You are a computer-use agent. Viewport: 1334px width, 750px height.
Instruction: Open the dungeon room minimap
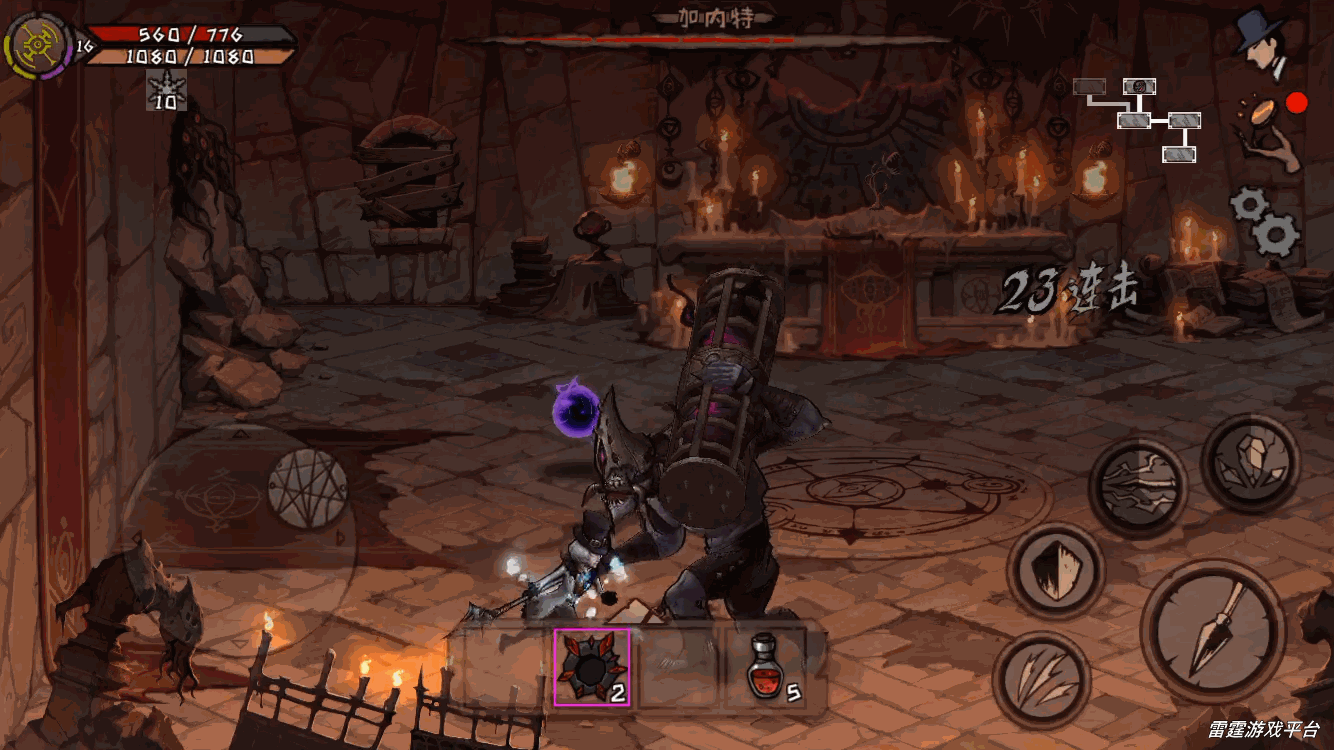[1140, 118]
